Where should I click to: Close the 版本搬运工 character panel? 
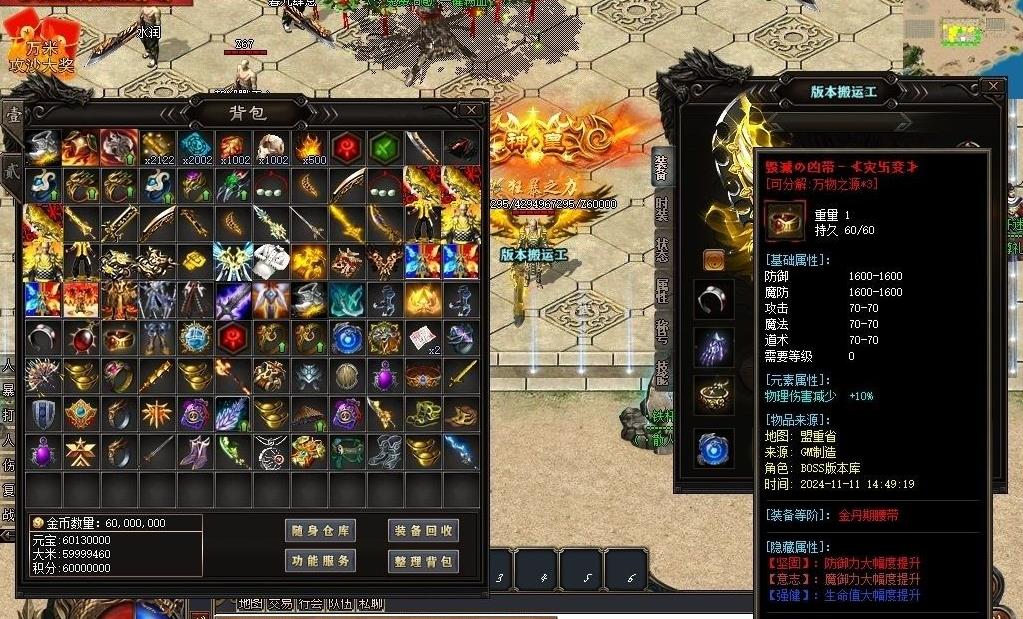click(992, 87)
